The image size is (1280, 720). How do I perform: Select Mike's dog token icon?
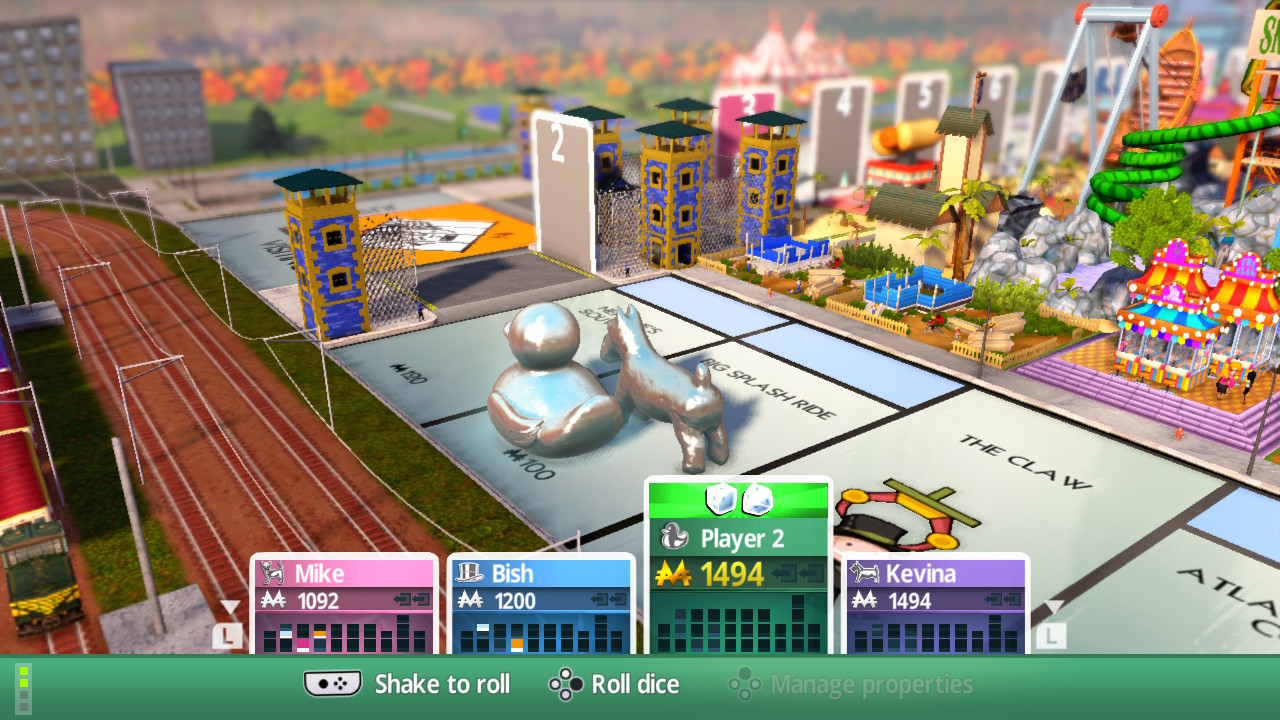pos(274,572)
